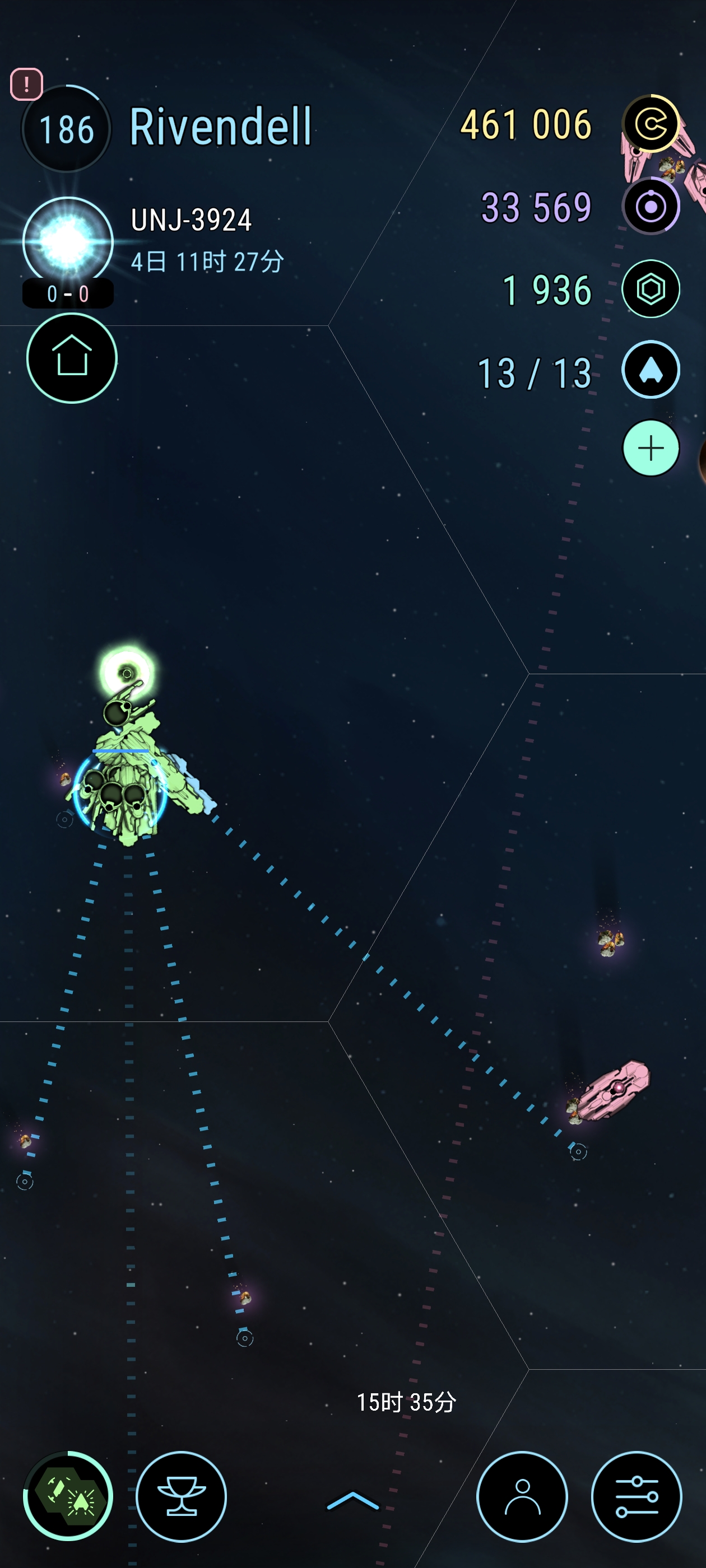Image resolution: width=706 pixels, height=1568 pixels.
Task: Expand the bottom panel with up arrow
Action: pyautogui.click(x=352, y=1500)
